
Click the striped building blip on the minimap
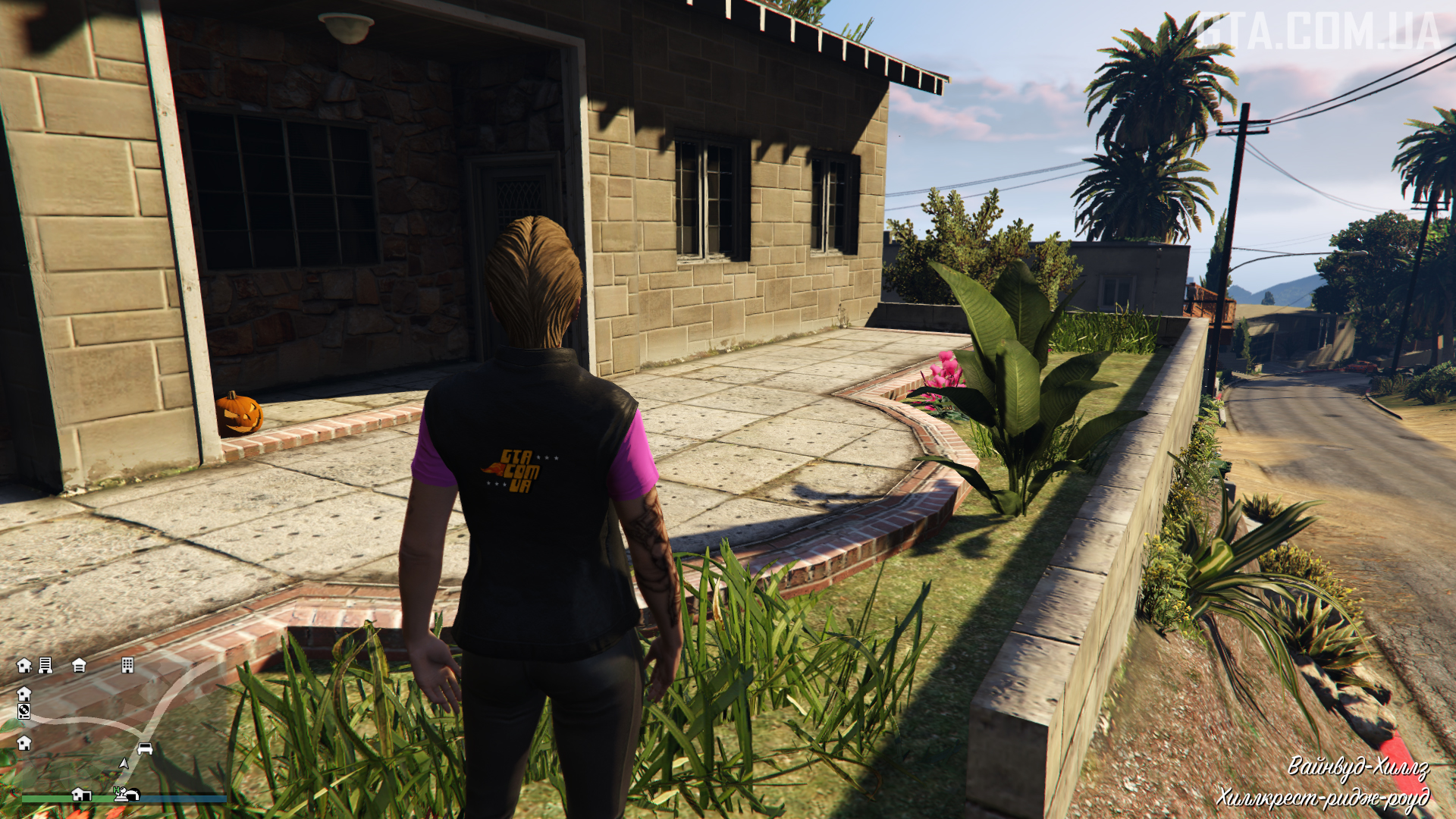(45, 665)
